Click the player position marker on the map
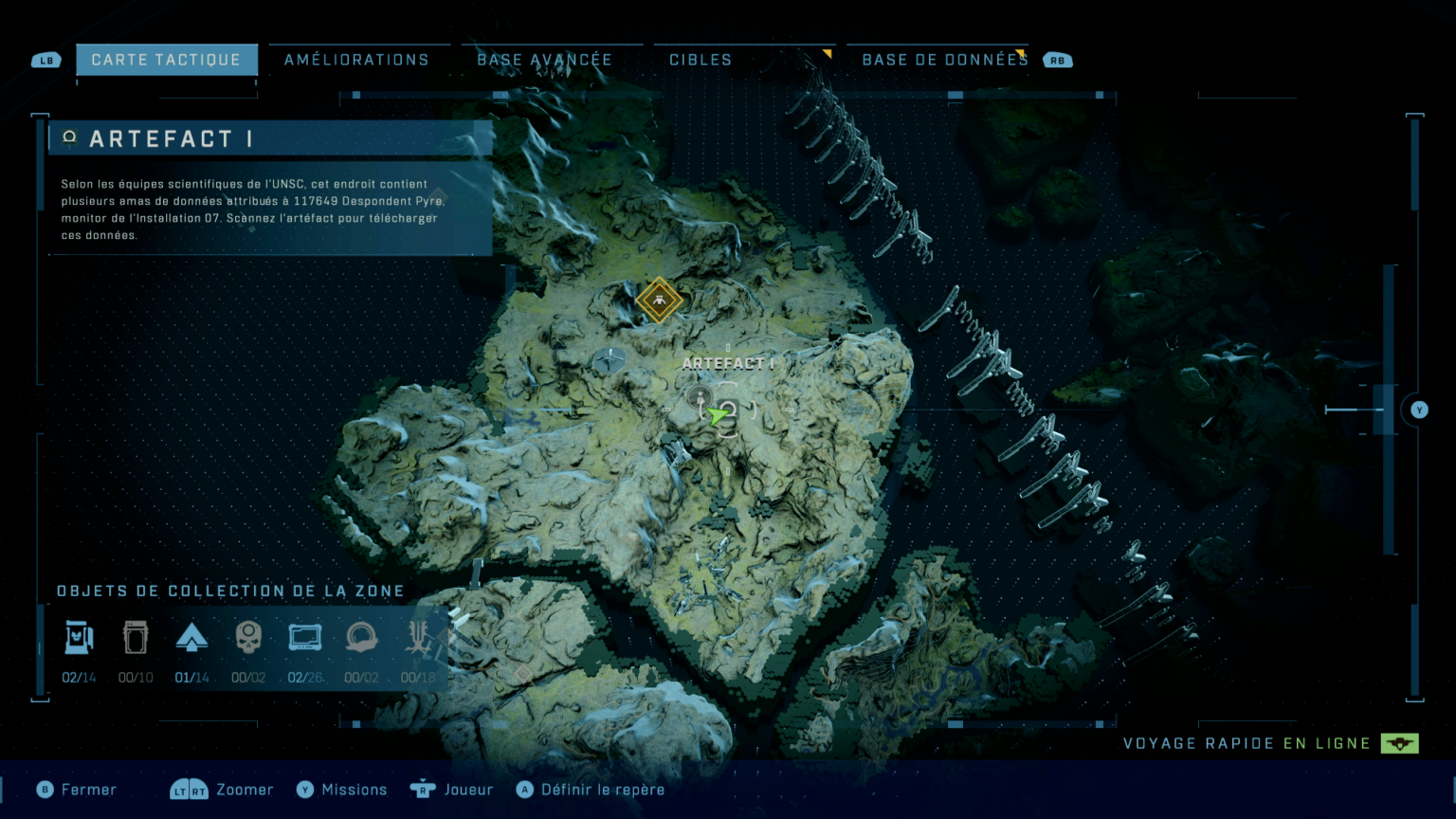 click(718, 414)
